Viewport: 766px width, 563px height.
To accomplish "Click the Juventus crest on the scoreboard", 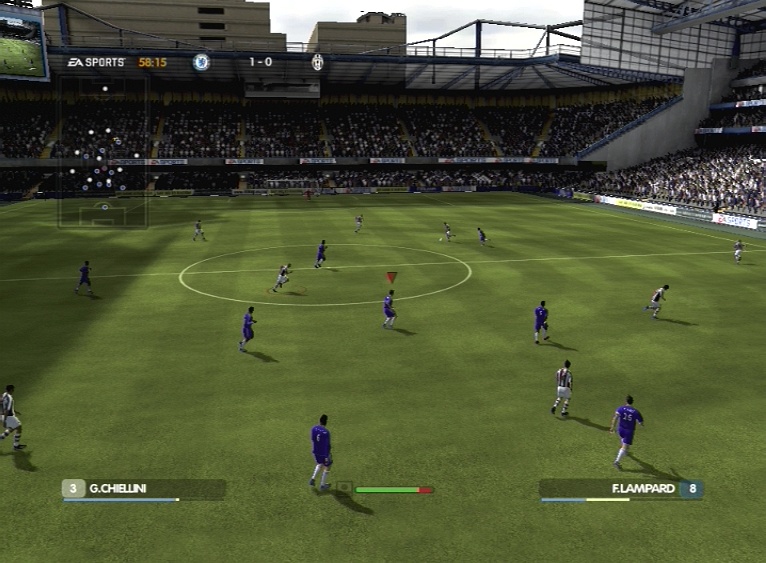I will [x=317, y=62].
